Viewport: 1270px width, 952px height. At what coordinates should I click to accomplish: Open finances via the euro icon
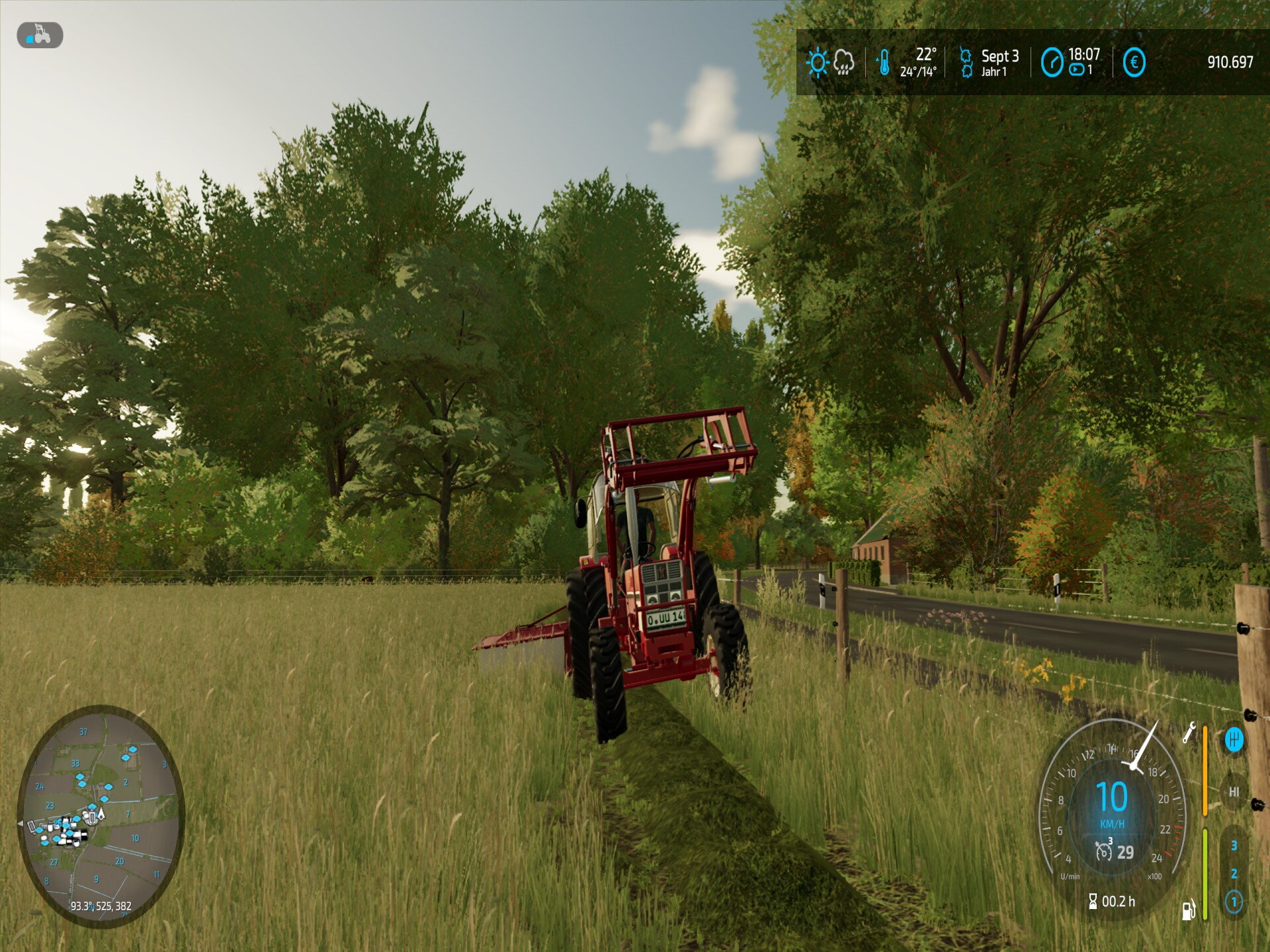[1134, 63]
